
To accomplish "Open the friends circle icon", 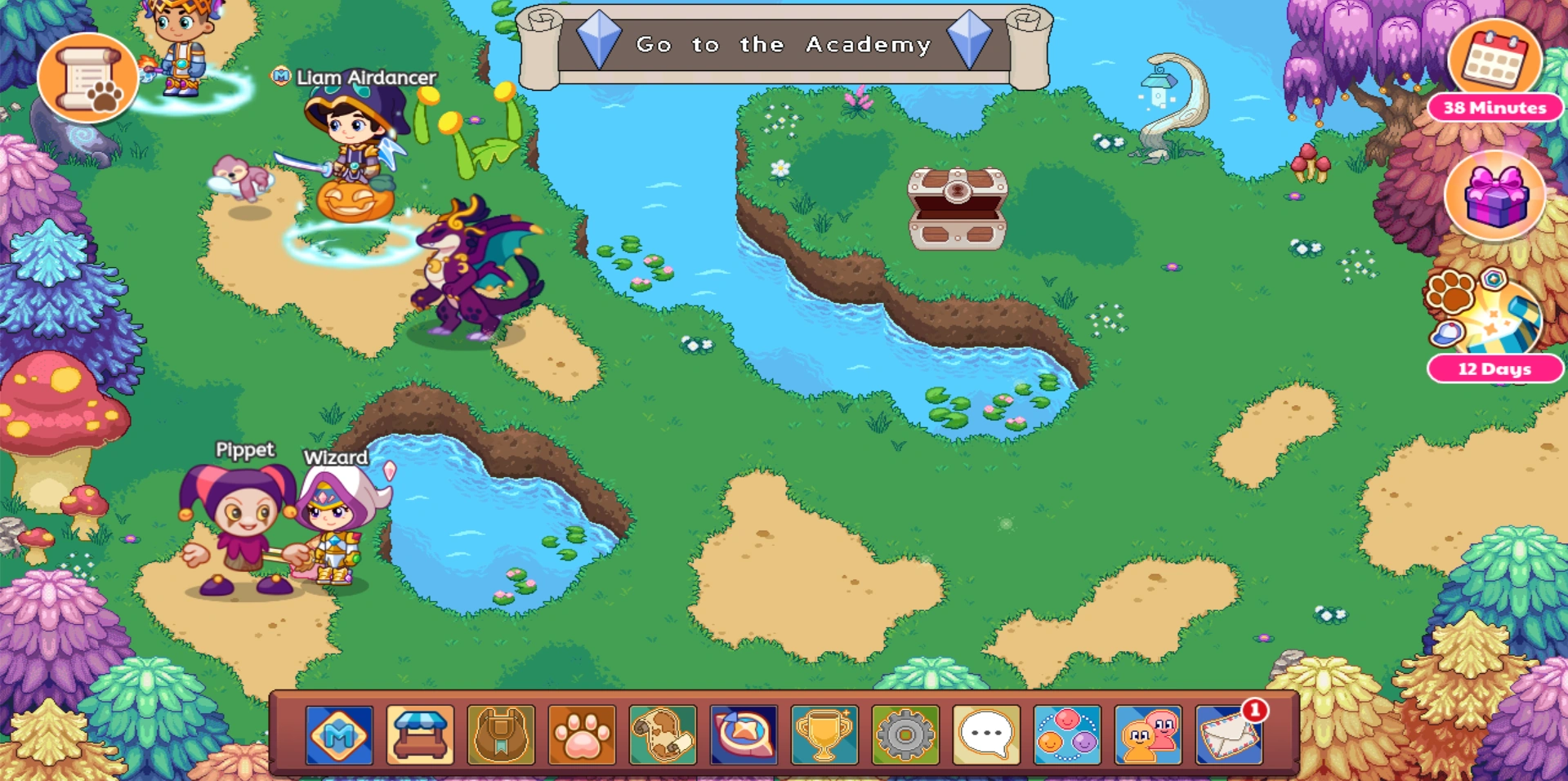I will click(1065, 737).
